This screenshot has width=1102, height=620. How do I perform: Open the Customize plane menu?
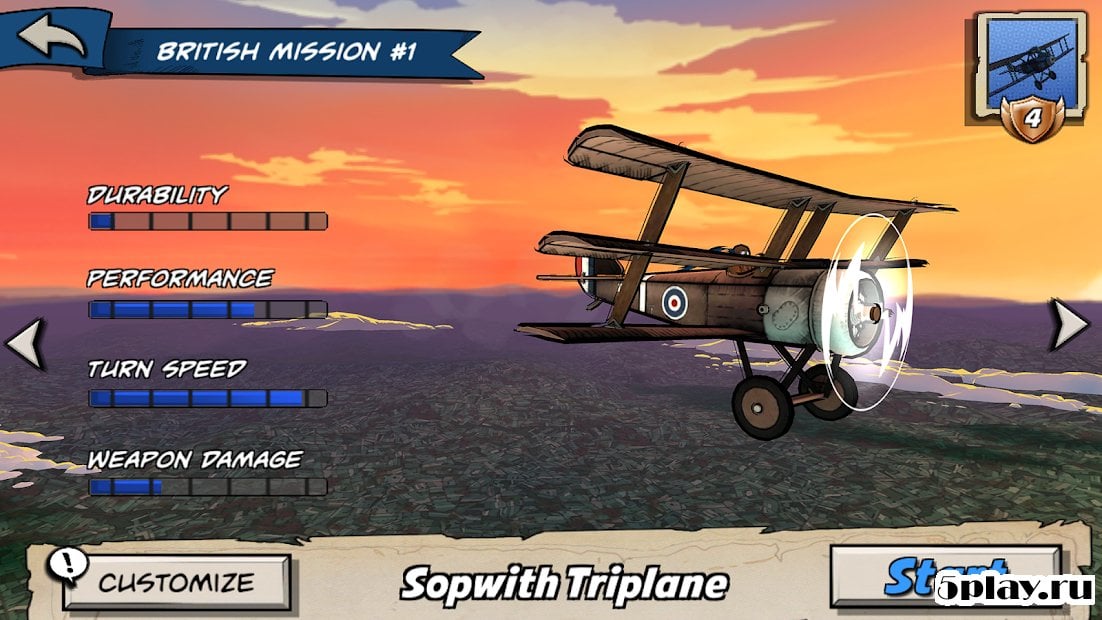point(177,582)
